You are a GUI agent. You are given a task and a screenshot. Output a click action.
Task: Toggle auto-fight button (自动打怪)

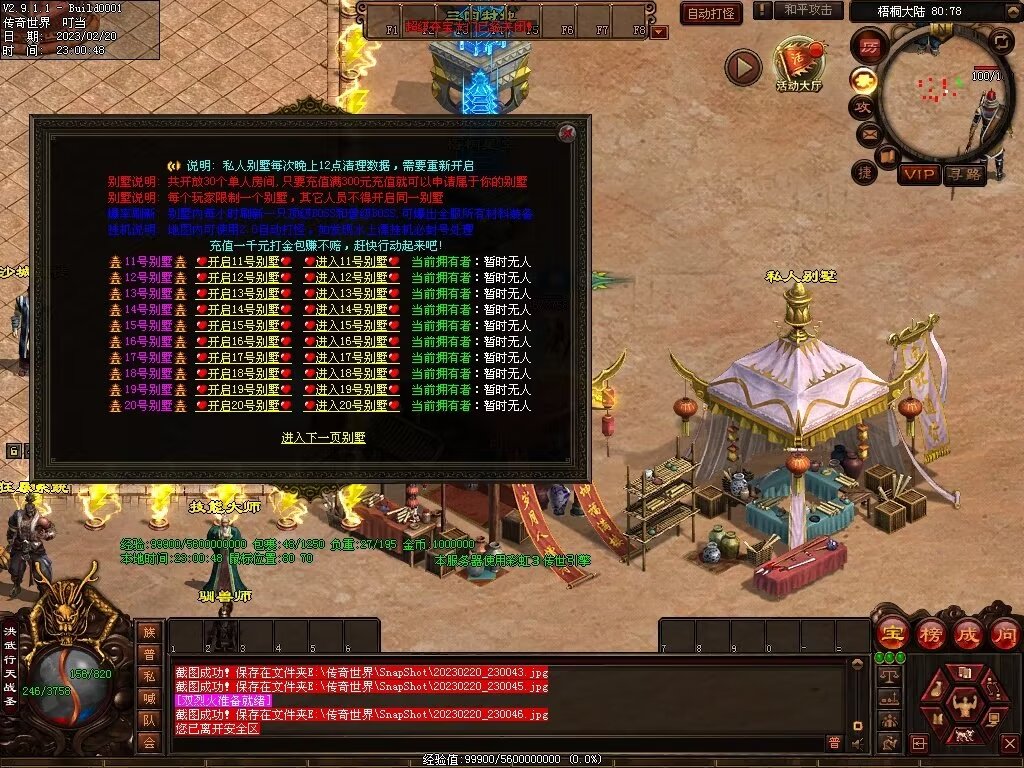click(711, 13)
